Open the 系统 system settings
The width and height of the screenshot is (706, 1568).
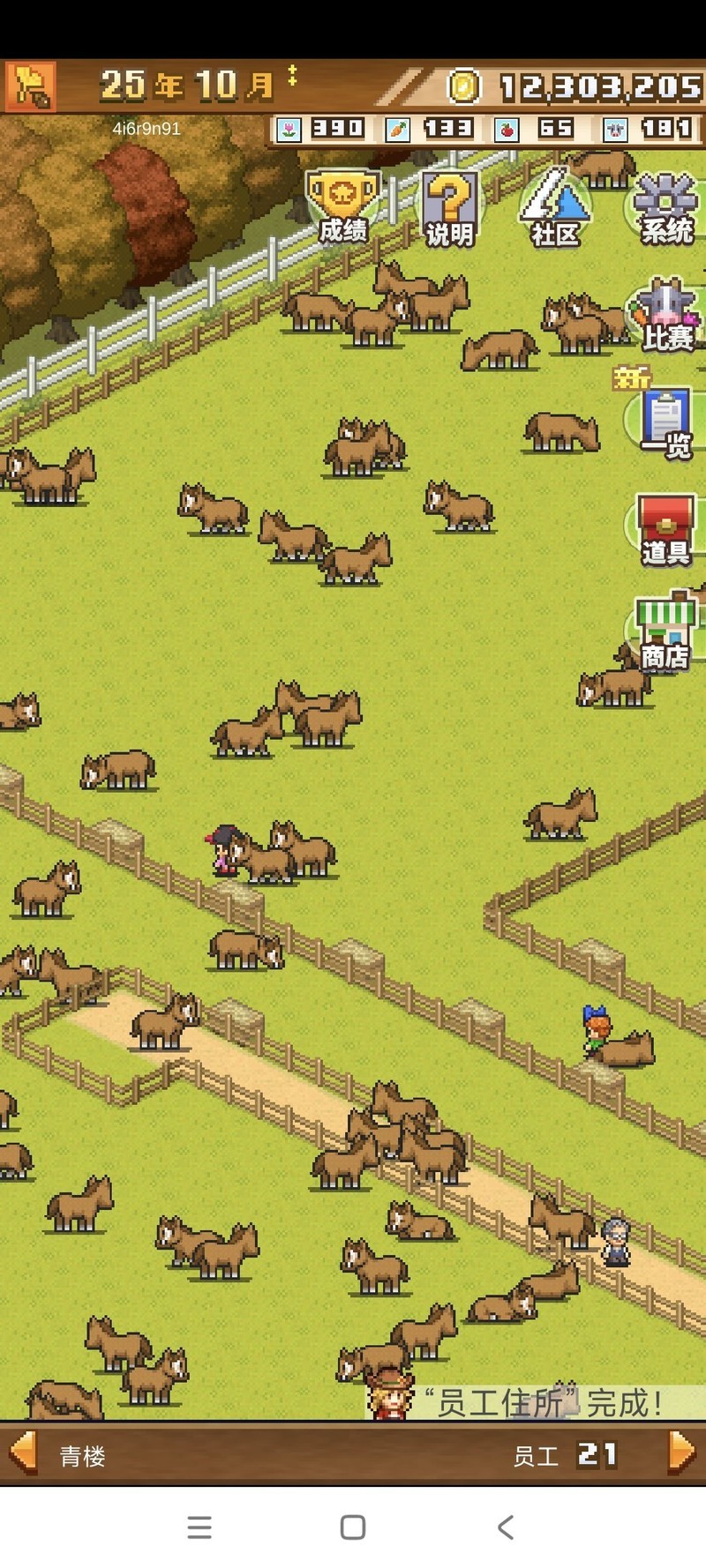click(666, 208)
